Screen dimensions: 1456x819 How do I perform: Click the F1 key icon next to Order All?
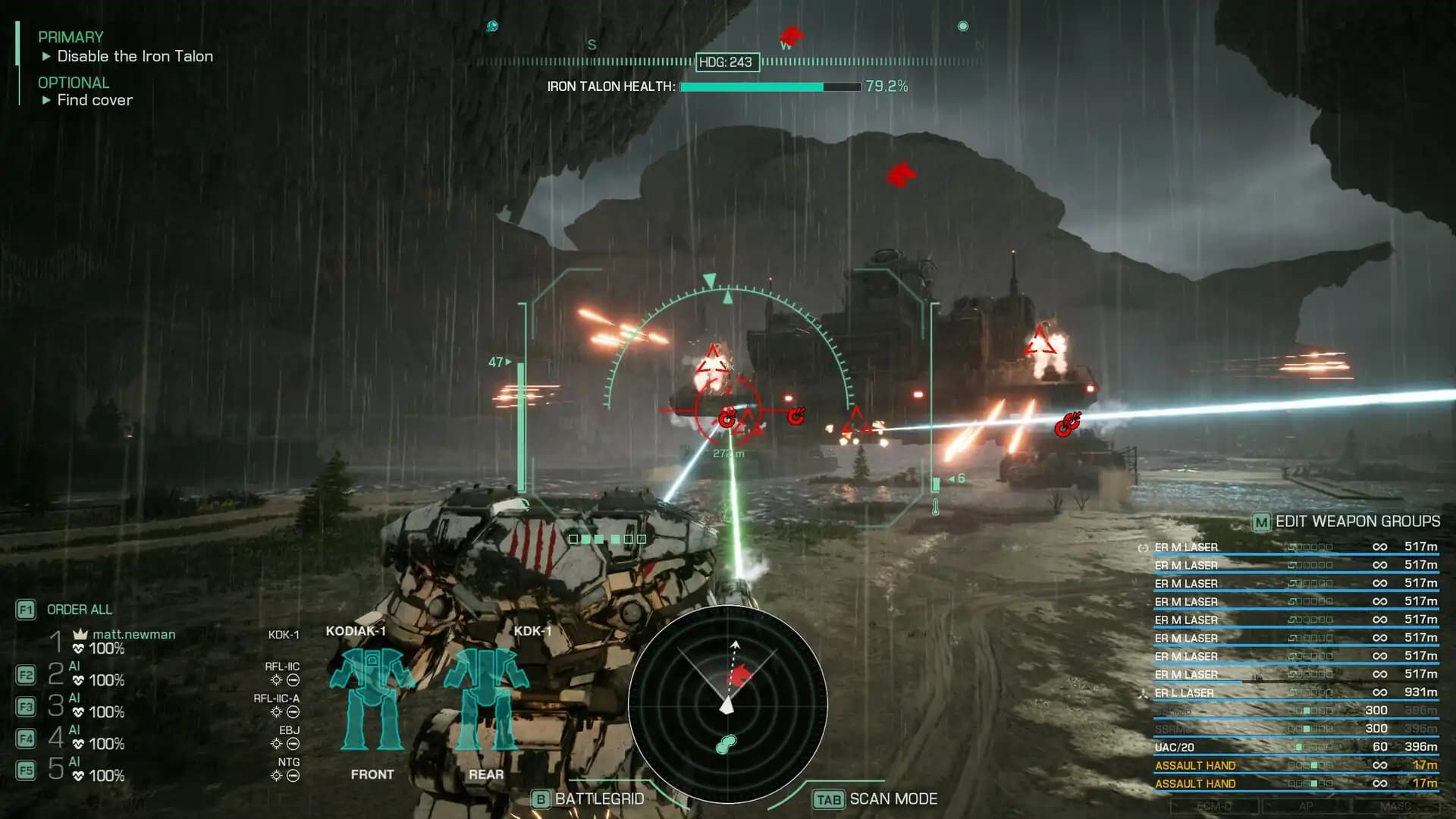click(x=27, y=610)
